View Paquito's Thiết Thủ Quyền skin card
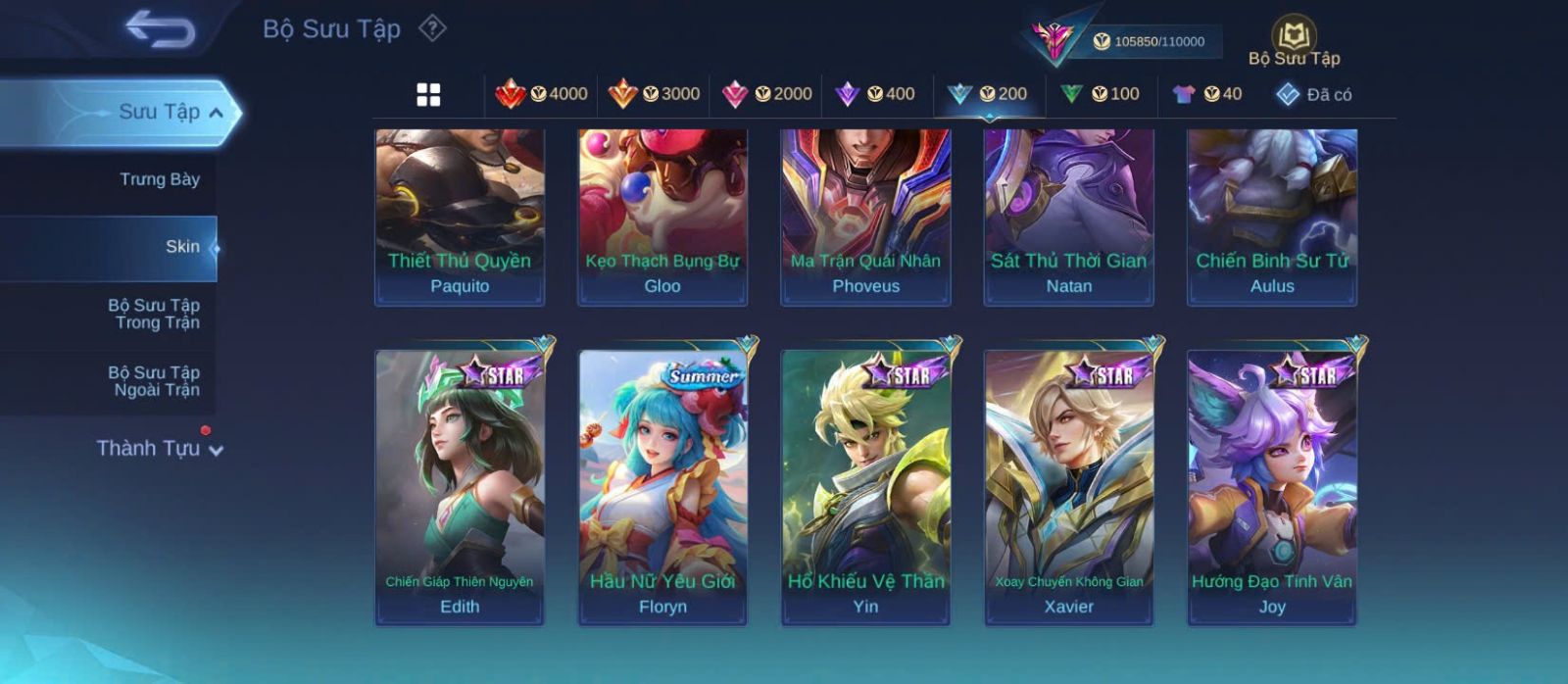Image resolution: width=1568 pixels, height=684 pixels. (460, 218)
